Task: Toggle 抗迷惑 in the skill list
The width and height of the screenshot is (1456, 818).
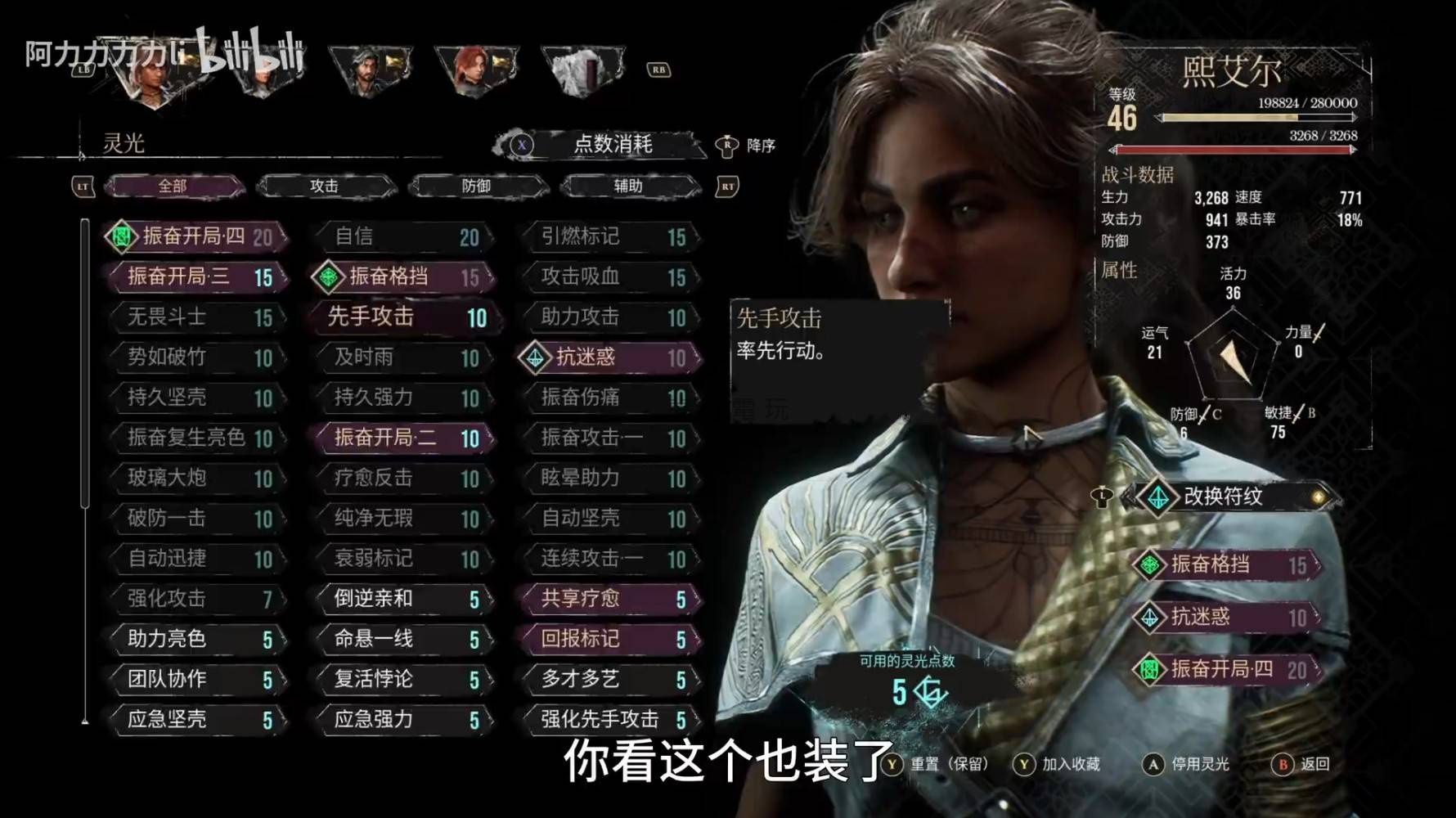Action: pos(610,357)
